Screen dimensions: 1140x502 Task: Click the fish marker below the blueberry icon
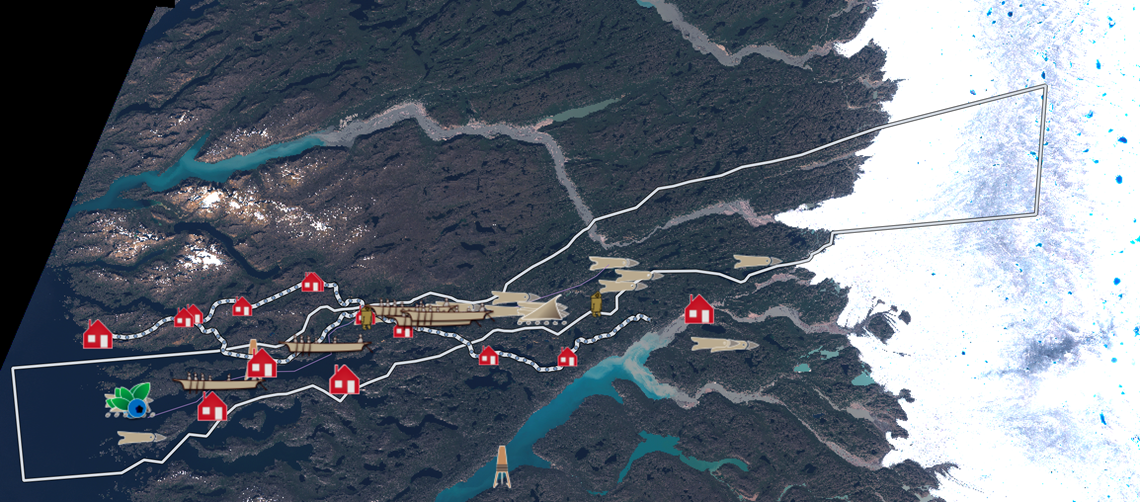click(x=140, y=438)
